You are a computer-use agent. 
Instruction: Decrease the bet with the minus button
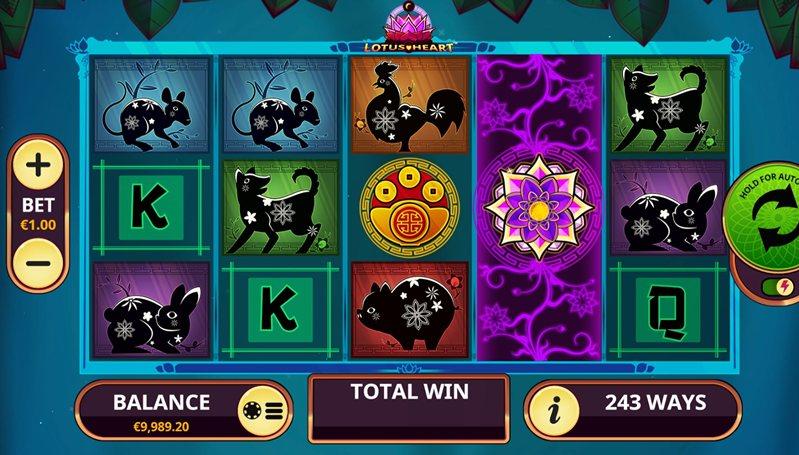tap(37, 264)
